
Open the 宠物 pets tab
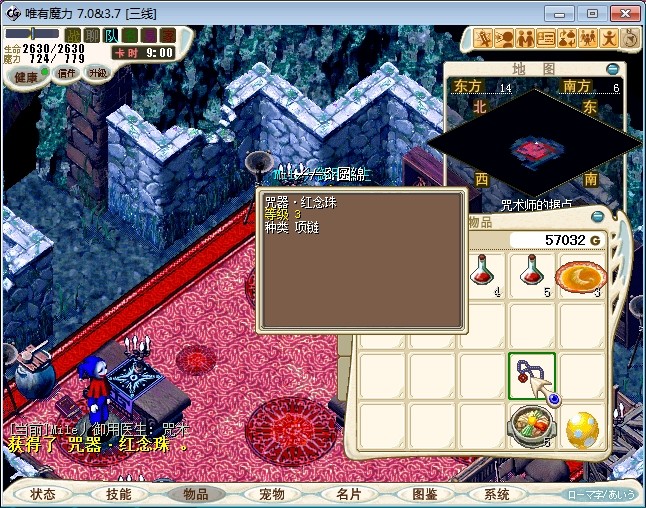pos(271,494)
